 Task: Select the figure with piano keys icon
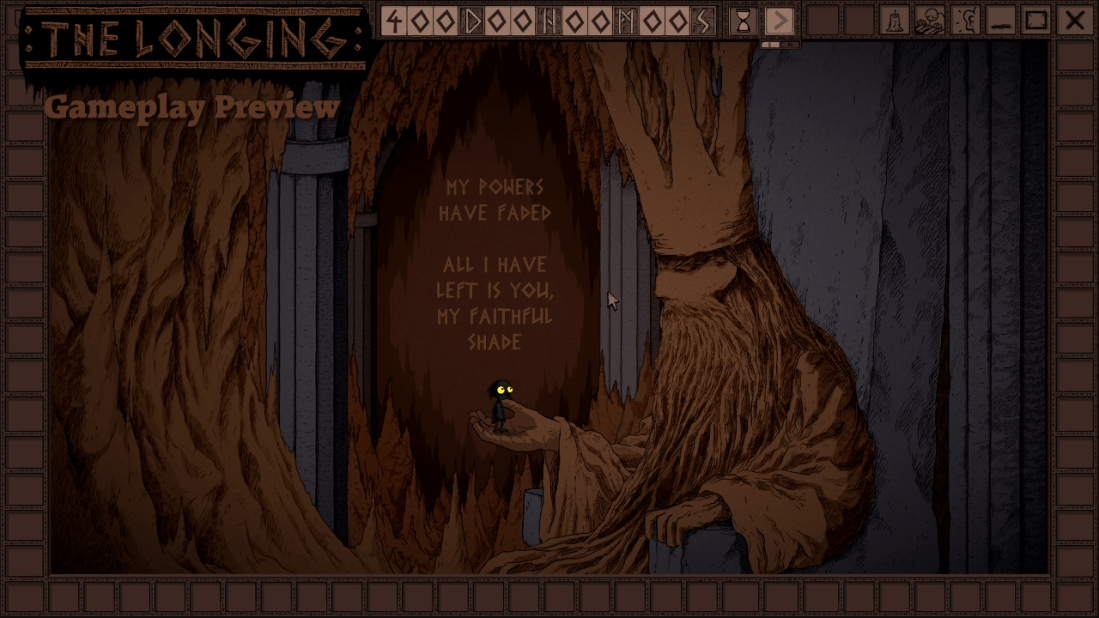(x=930, y=20)
